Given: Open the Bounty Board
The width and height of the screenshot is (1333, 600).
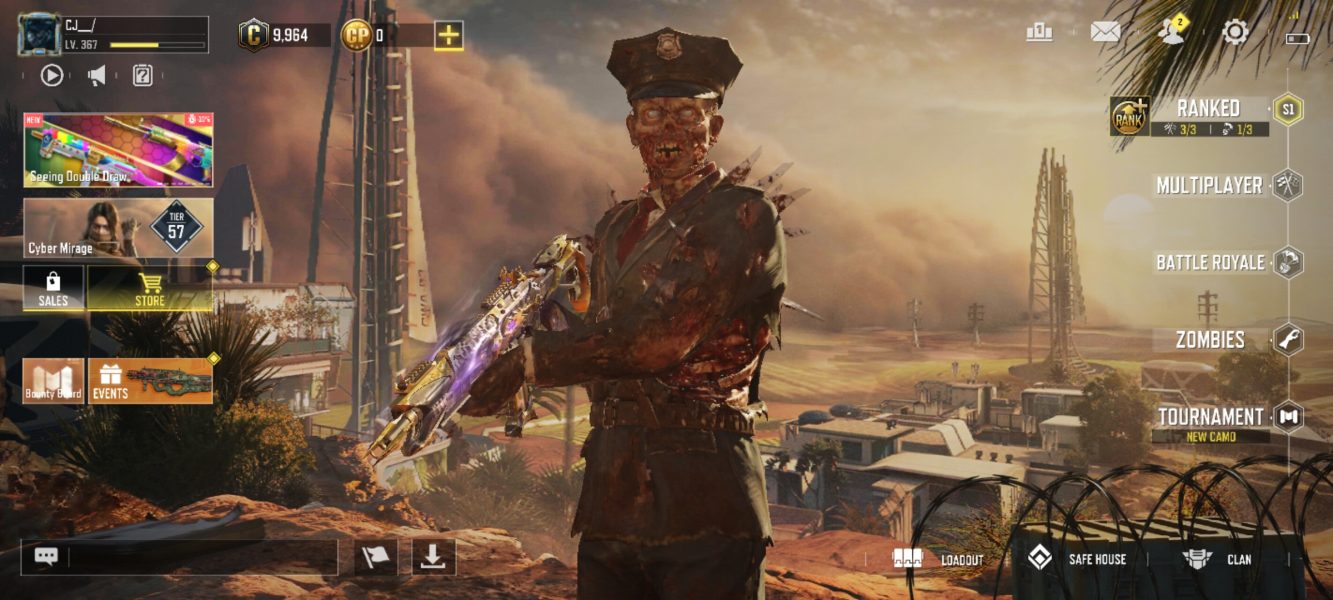Looking at the screenshot, I should [x=53, y=381].
